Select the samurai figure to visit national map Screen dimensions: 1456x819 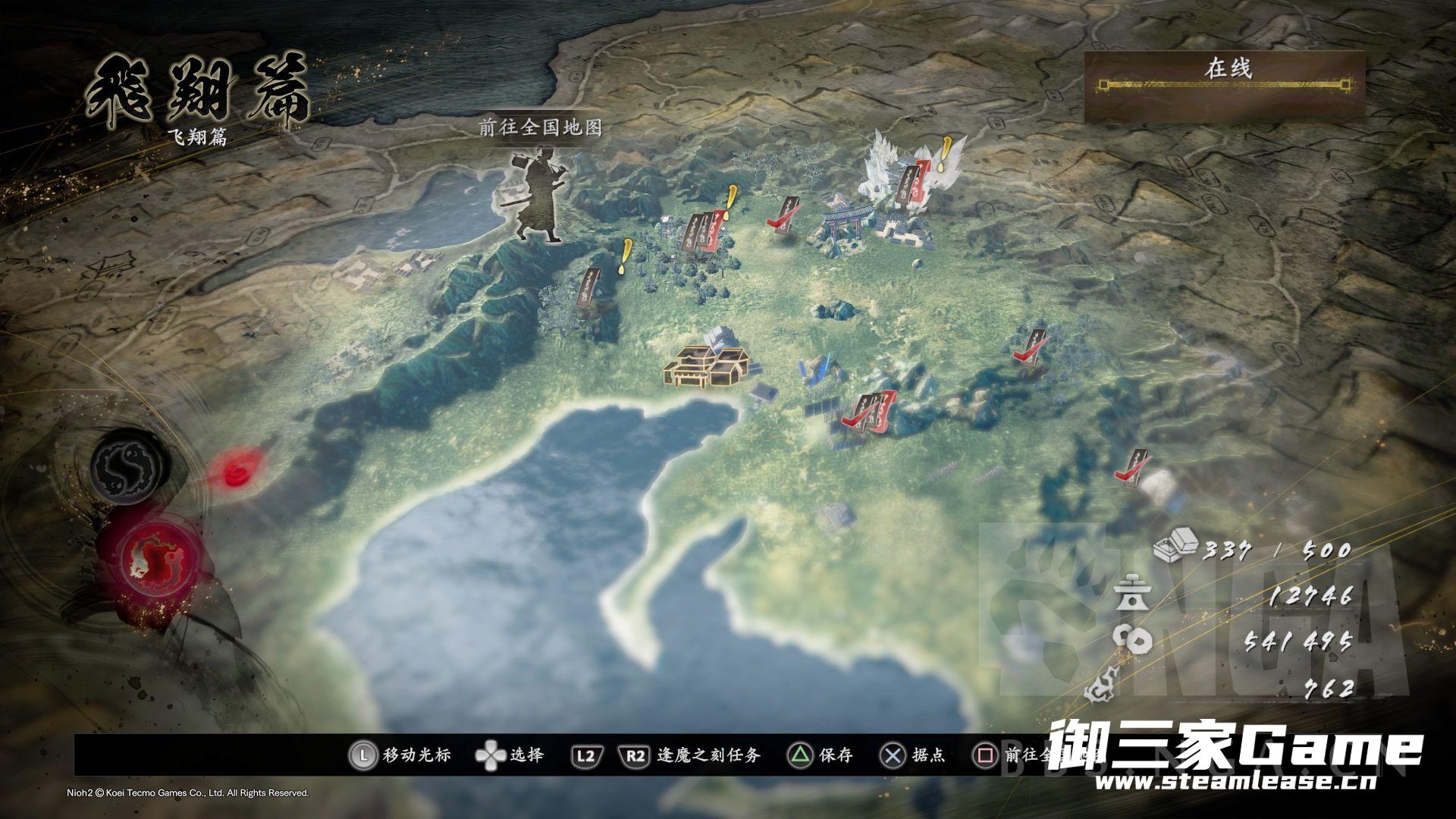pyautogui.click(x=535, y=199)
